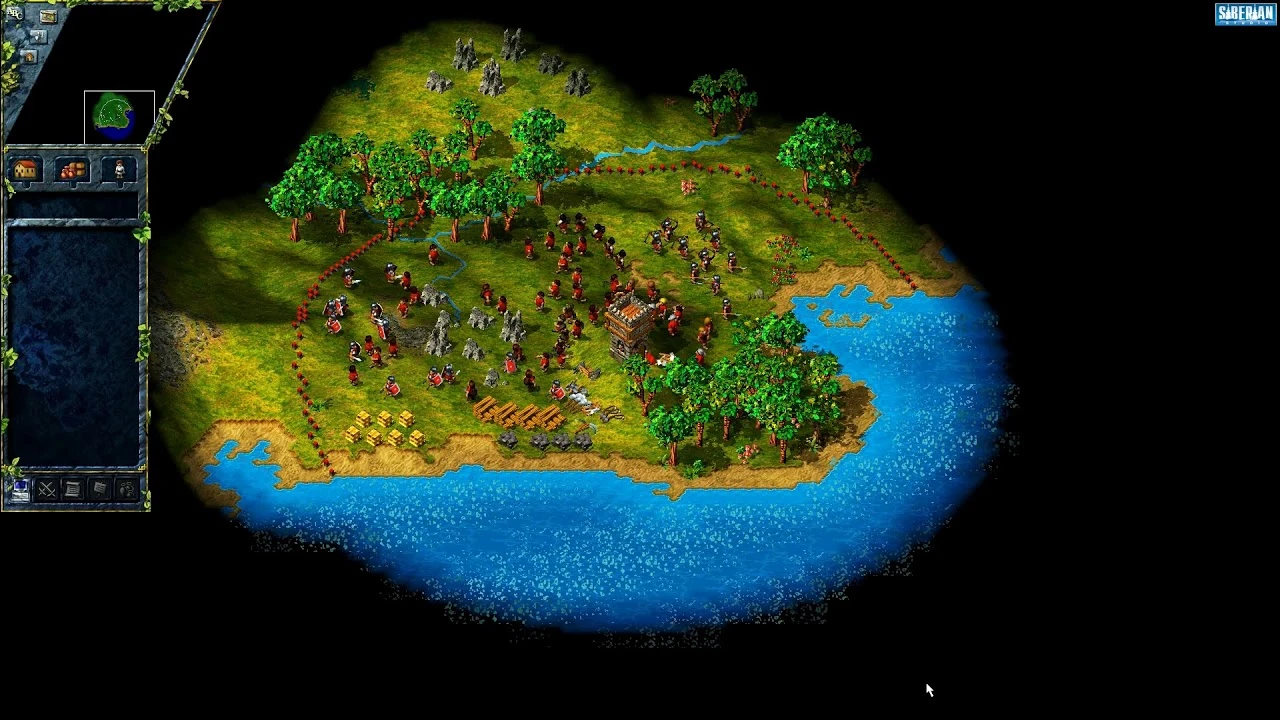Click the computer monitor icon in bottom toolbar
Screen dimensions: 1280x720
[x=20, y=488]
